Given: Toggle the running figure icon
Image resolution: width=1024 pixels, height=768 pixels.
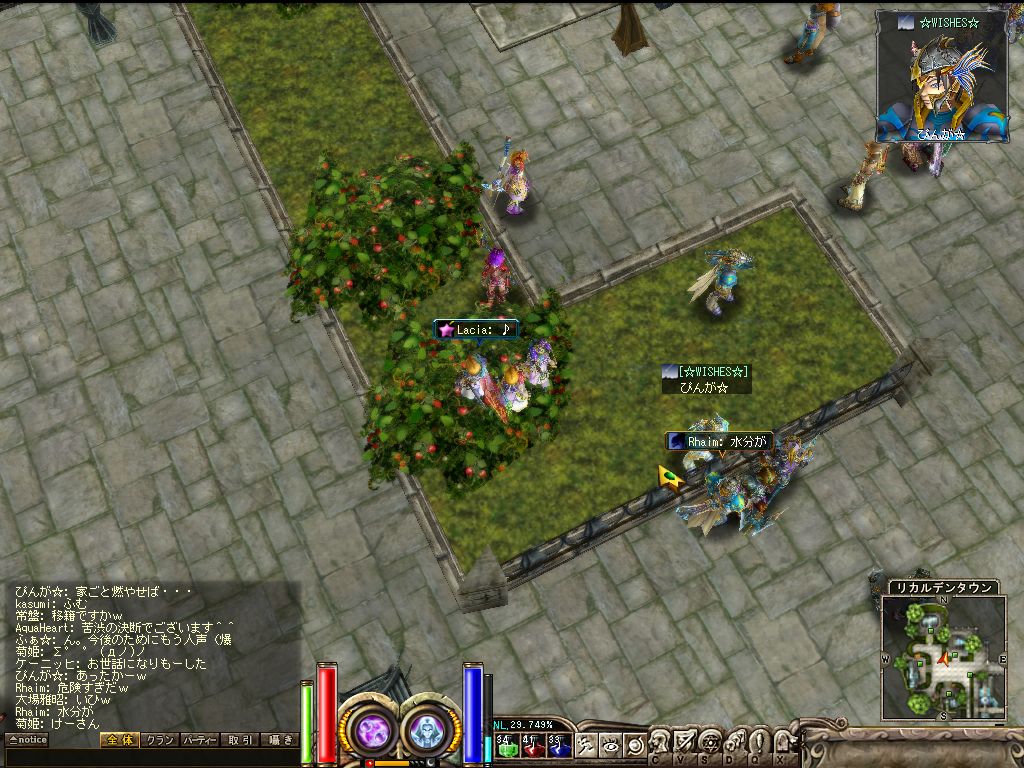Looking at the screenshot, I should 586,745.
